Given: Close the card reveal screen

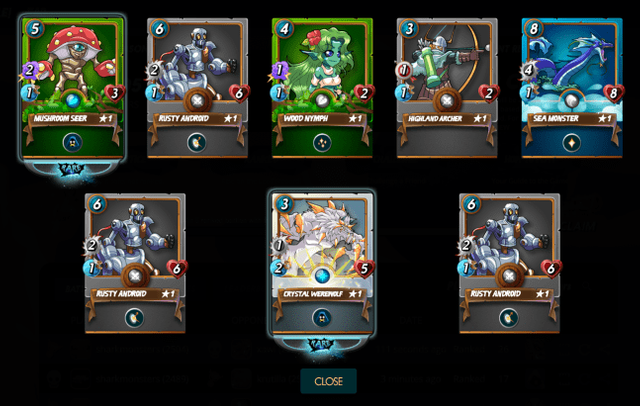Looking at the screenshot, I should (x=328, y=381).
